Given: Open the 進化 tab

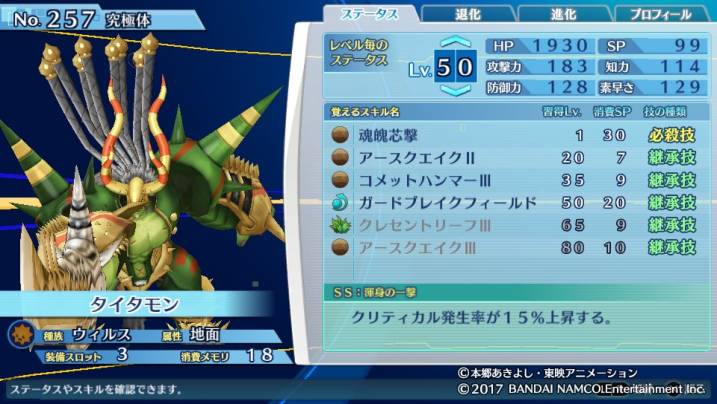Looking at the screenshot, I should tap(562, 14).
